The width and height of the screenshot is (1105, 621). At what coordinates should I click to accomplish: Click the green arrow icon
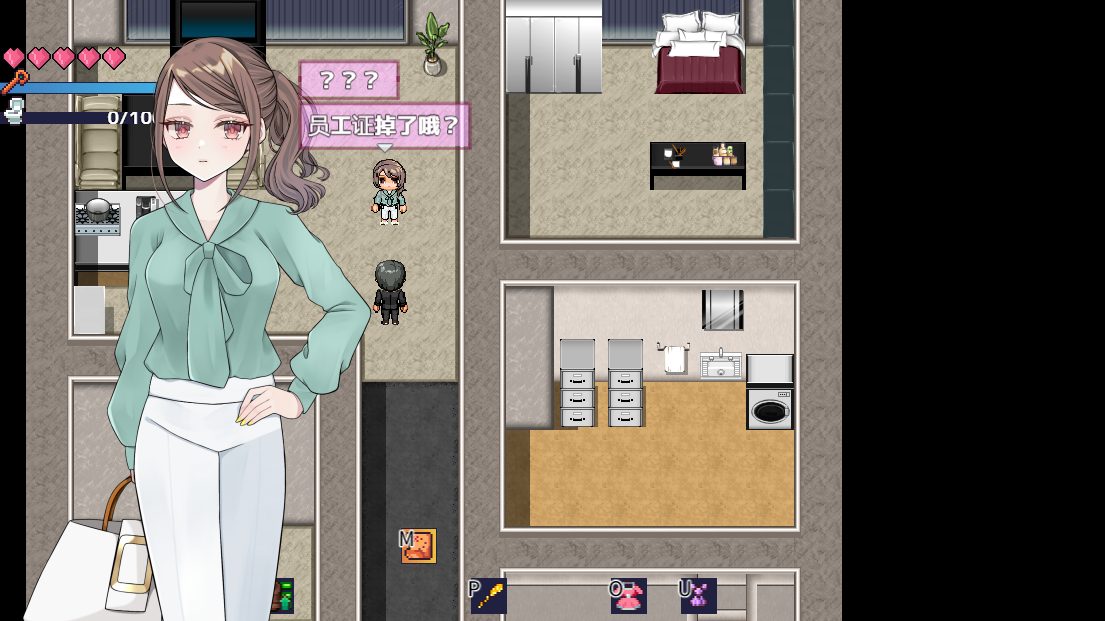coord(283,596)
